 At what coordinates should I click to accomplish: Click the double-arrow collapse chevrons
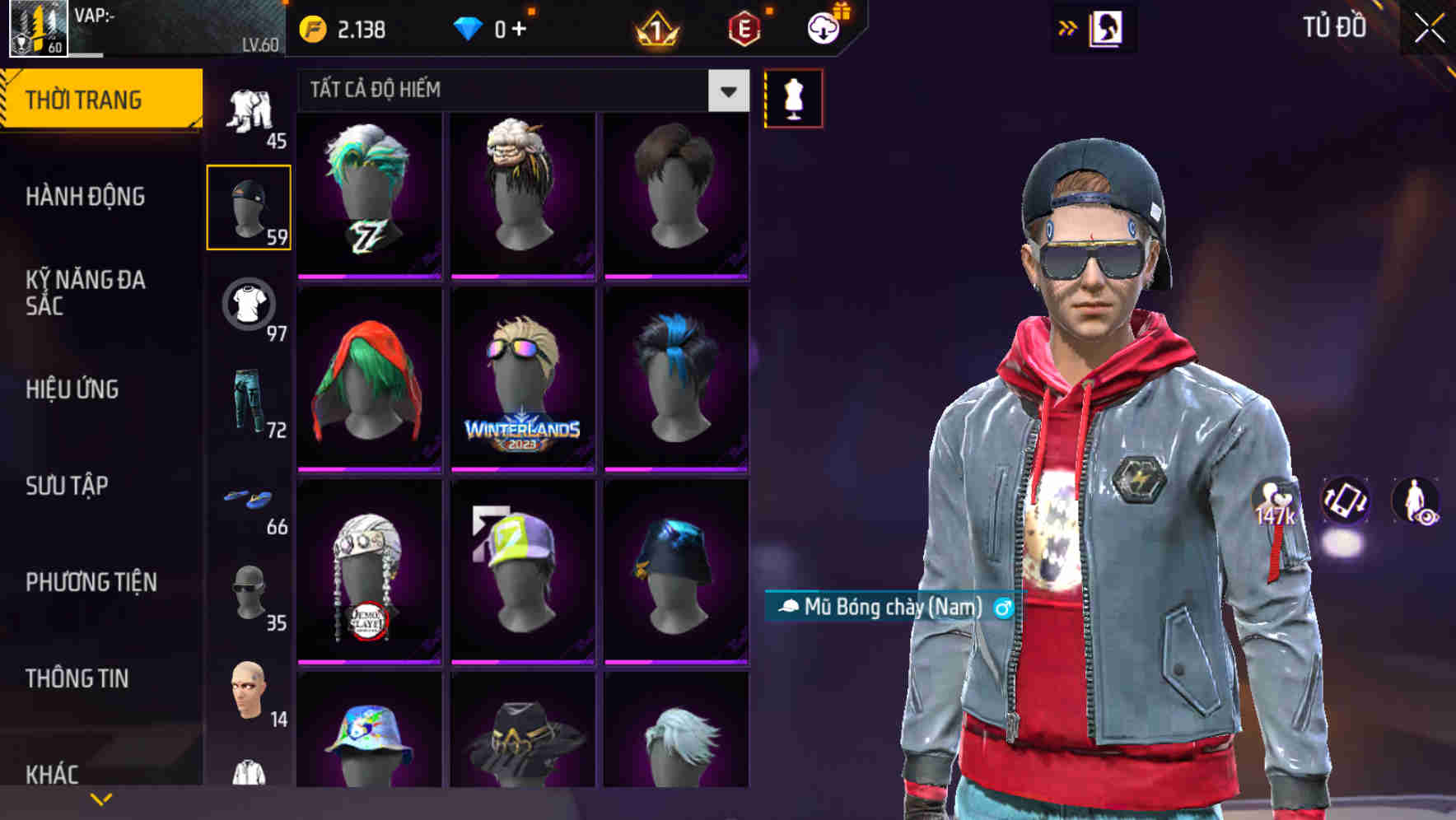point(1068,27)
